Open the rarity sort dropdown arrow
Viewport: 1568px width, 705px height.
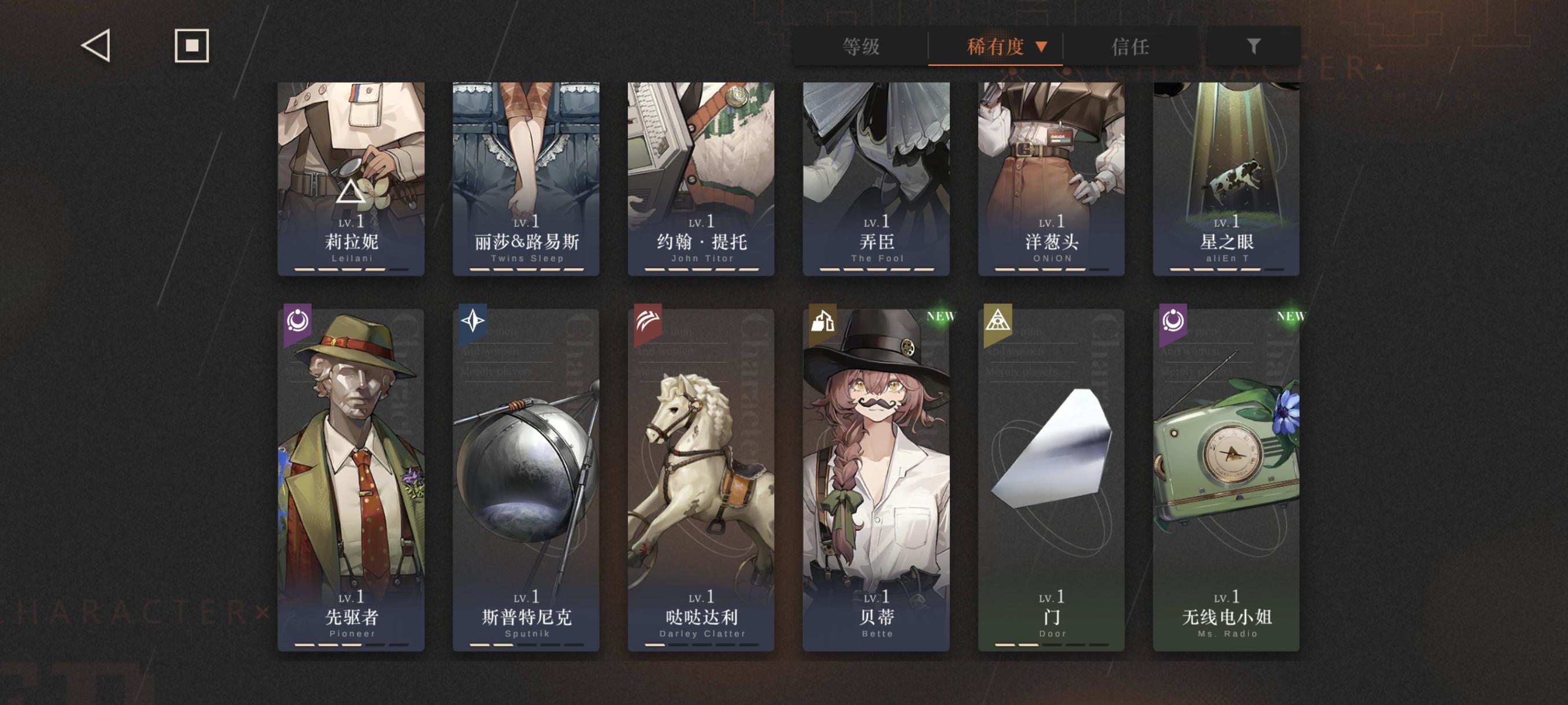pos(1042,46)
